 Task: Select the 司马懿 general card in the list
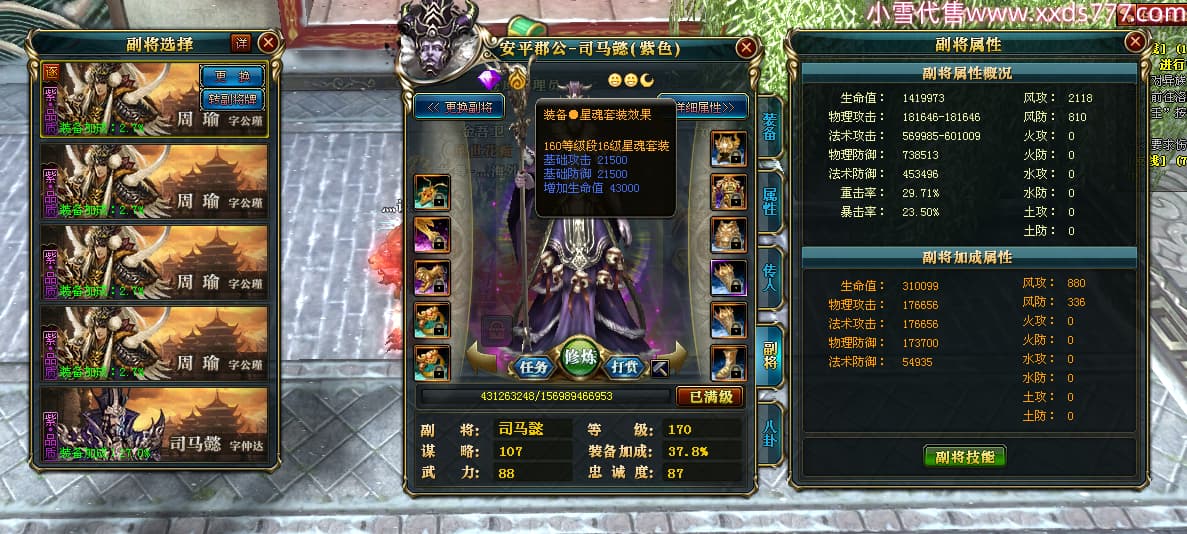click(x=154, y=424)
